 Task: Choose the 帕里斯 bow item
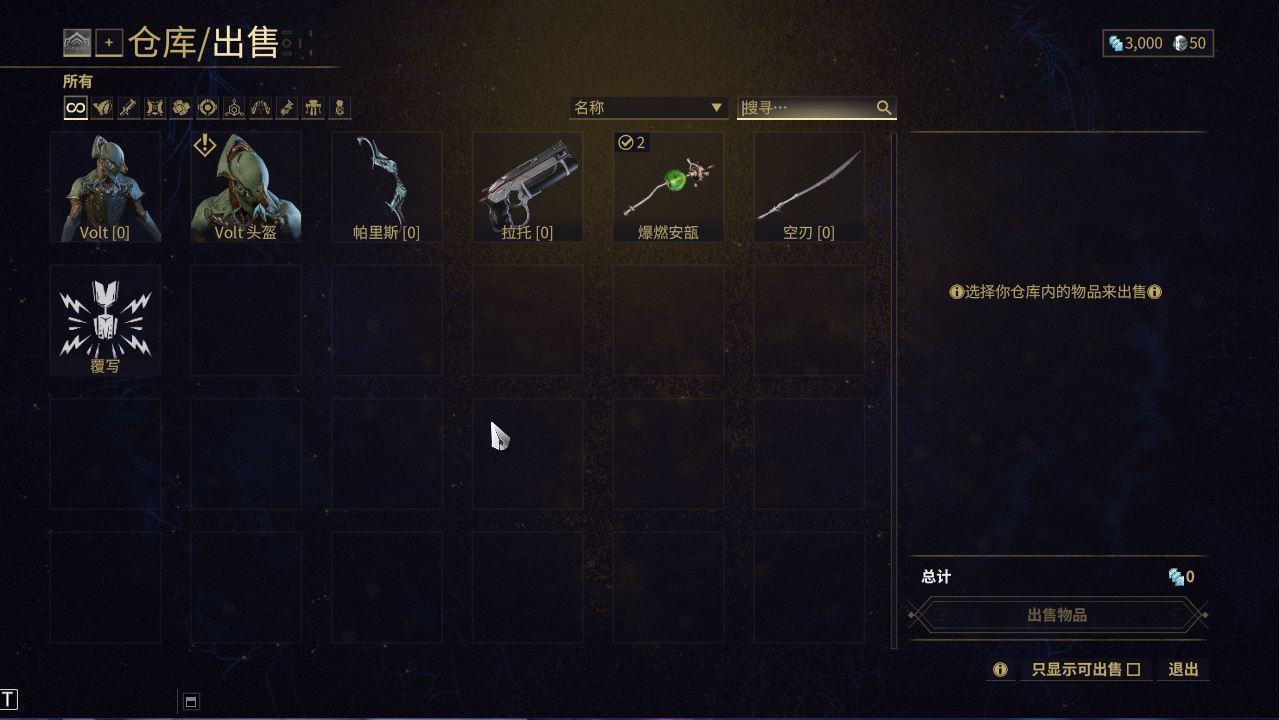point(386,188)
